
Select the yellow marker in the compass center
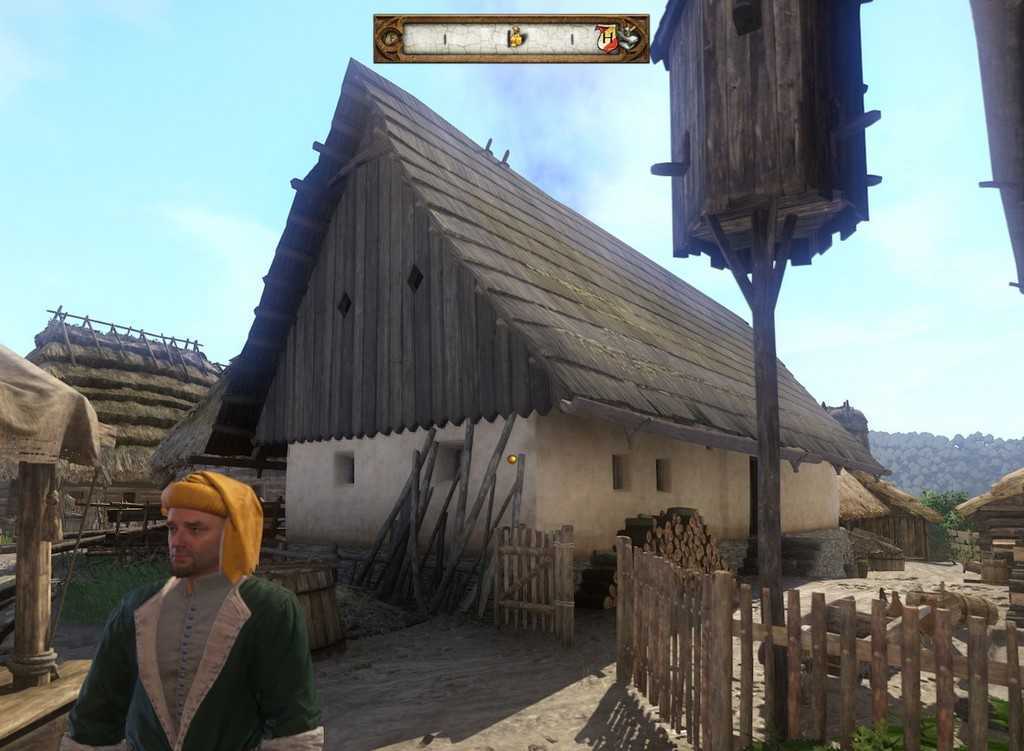(515, 38)
